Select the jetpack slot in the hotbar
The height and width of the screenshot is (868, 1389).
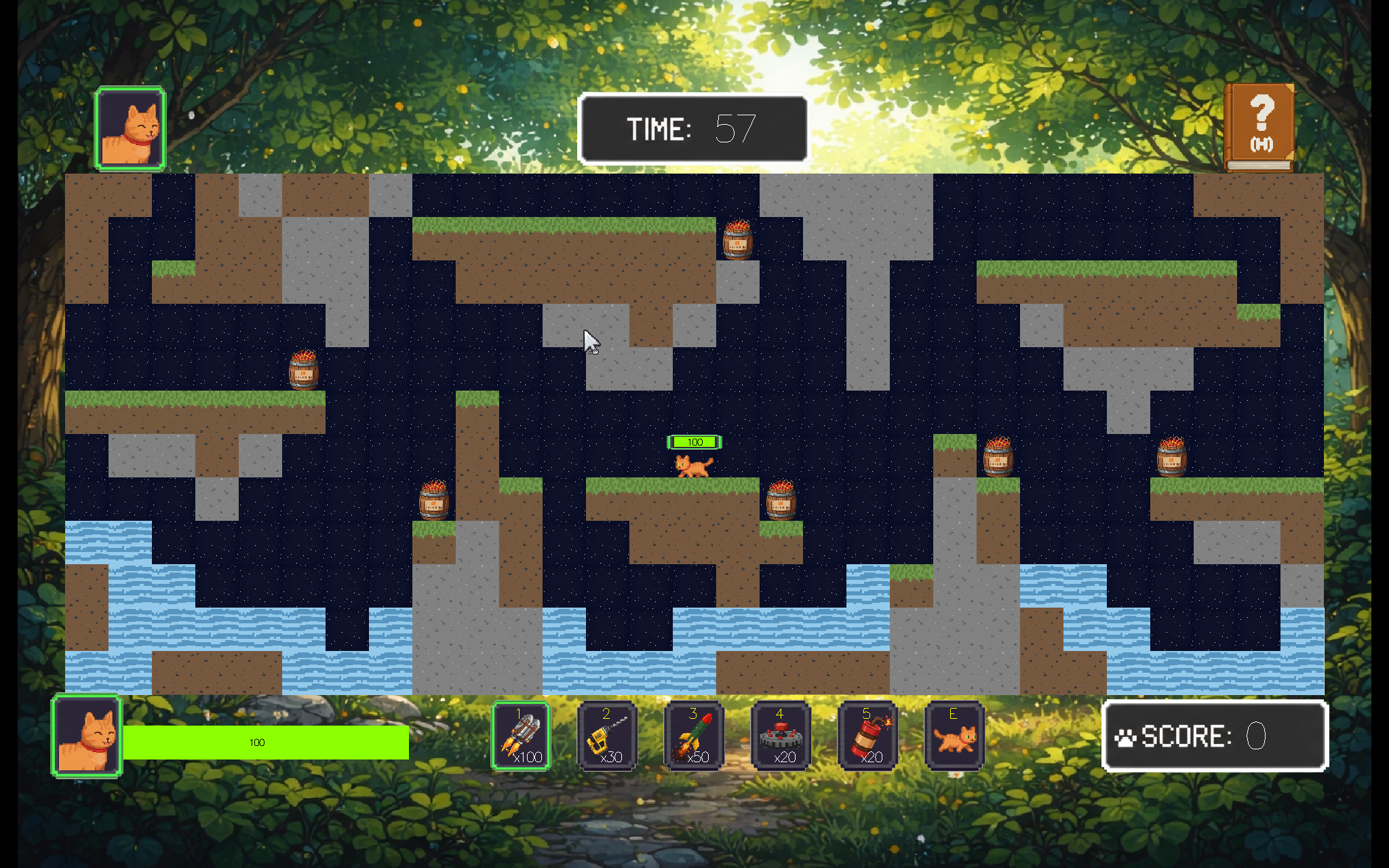coord(521,736)
